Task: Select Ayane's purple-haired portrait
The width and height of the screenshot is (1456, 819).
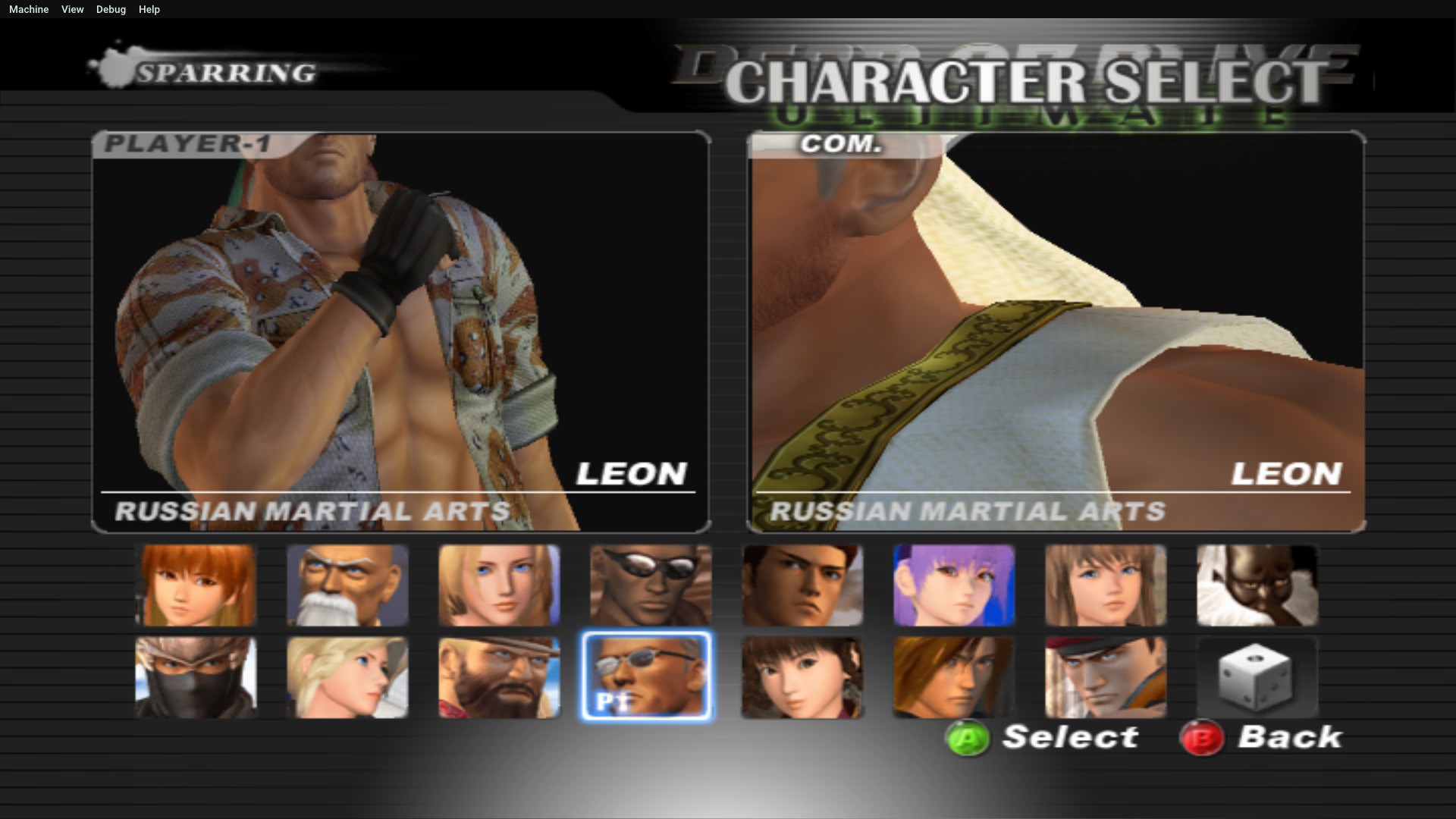Action: pyautogui.click(x=953, y=585)
